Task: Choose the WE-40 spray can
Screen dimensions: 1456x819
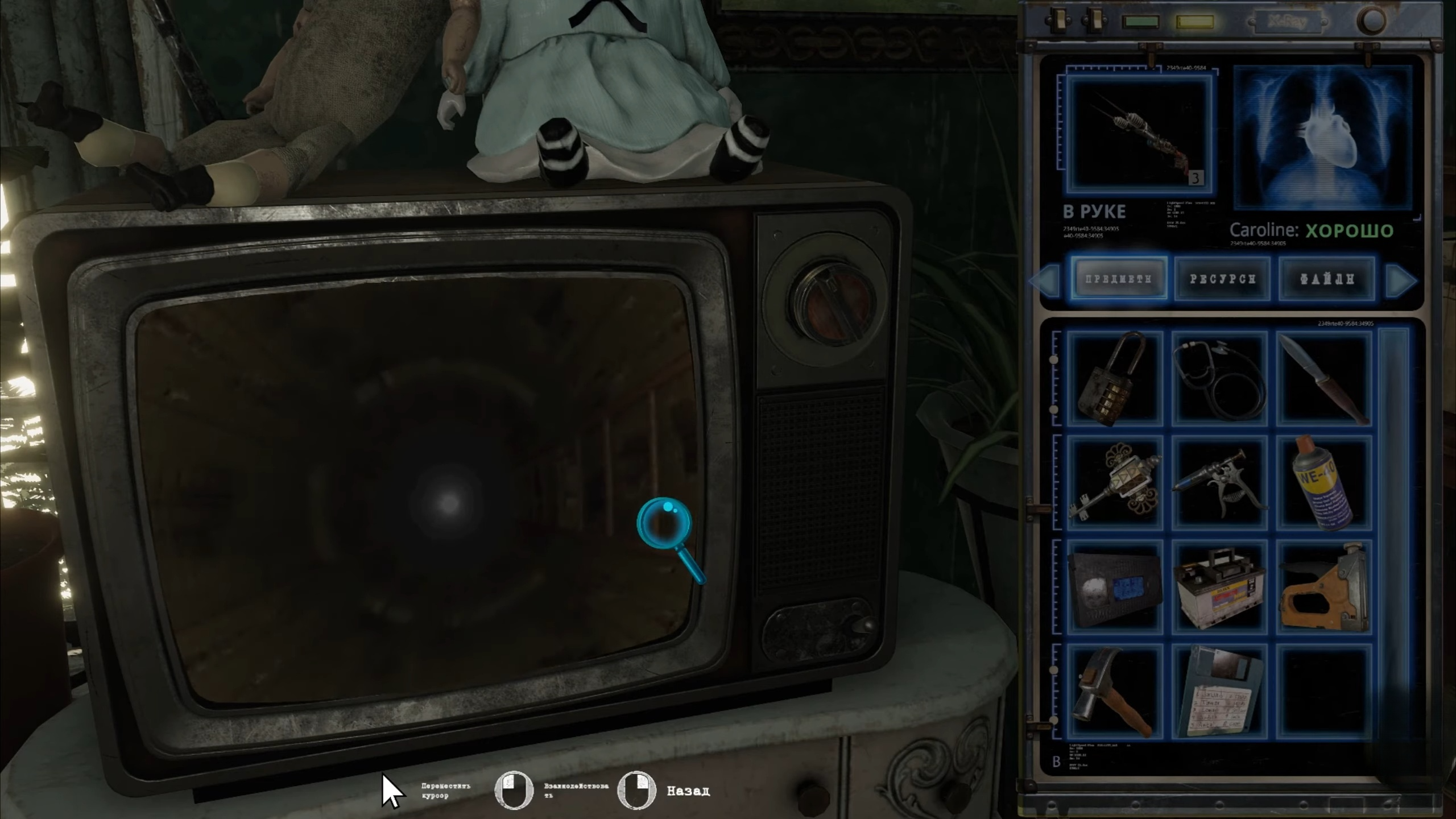Action: pyautogui.click(x=1324, y=483)
